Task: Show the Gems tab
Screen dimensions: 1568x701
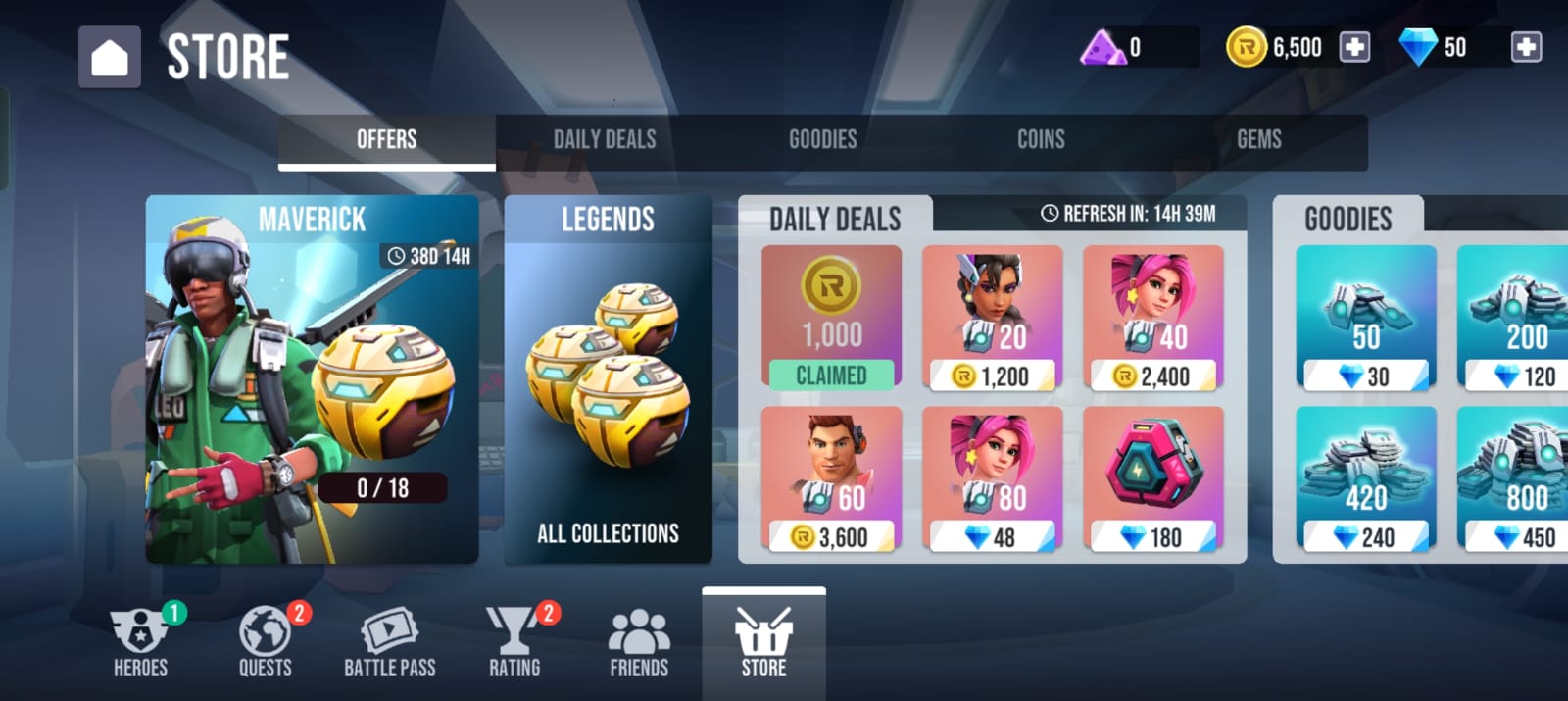Action: (1258, 140)
